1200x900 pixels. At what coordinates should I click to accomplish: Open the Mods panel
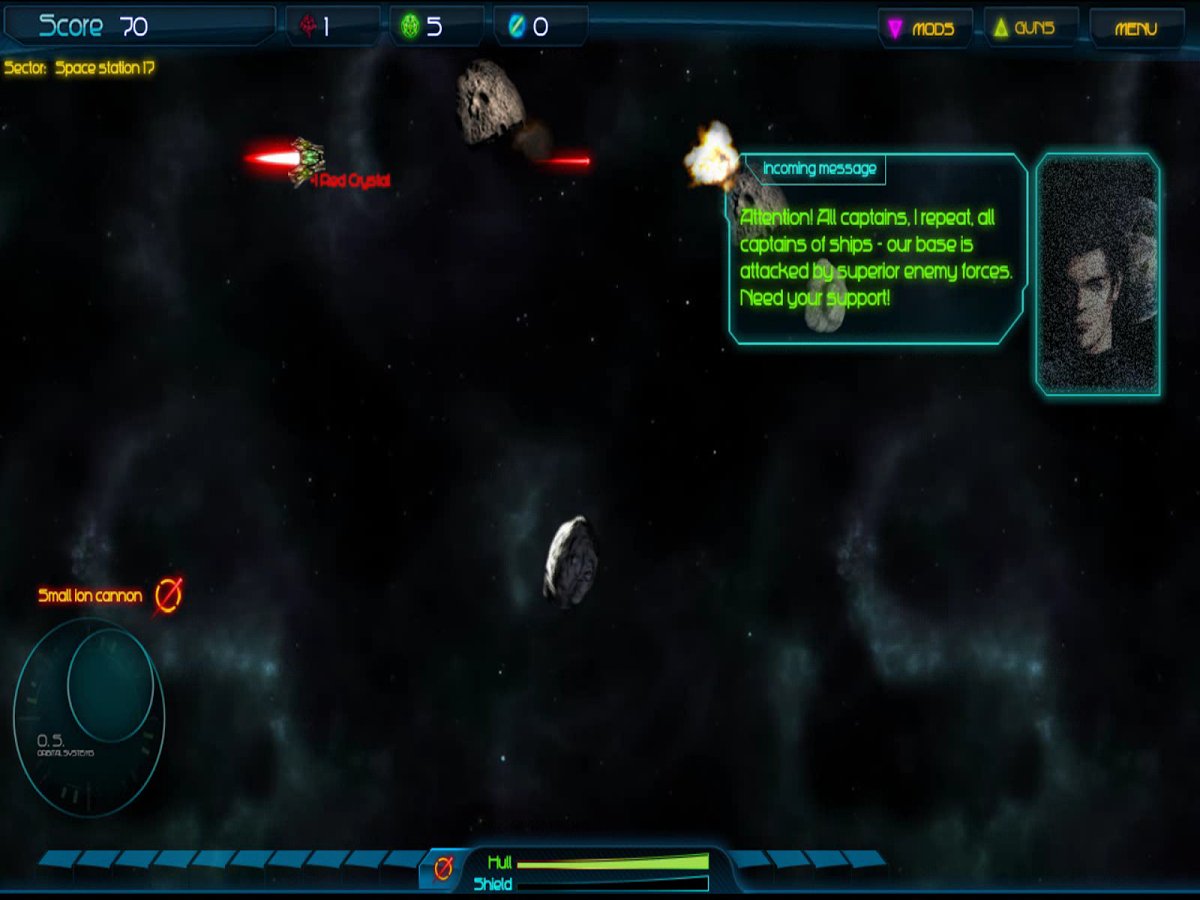tap(923, 29)
